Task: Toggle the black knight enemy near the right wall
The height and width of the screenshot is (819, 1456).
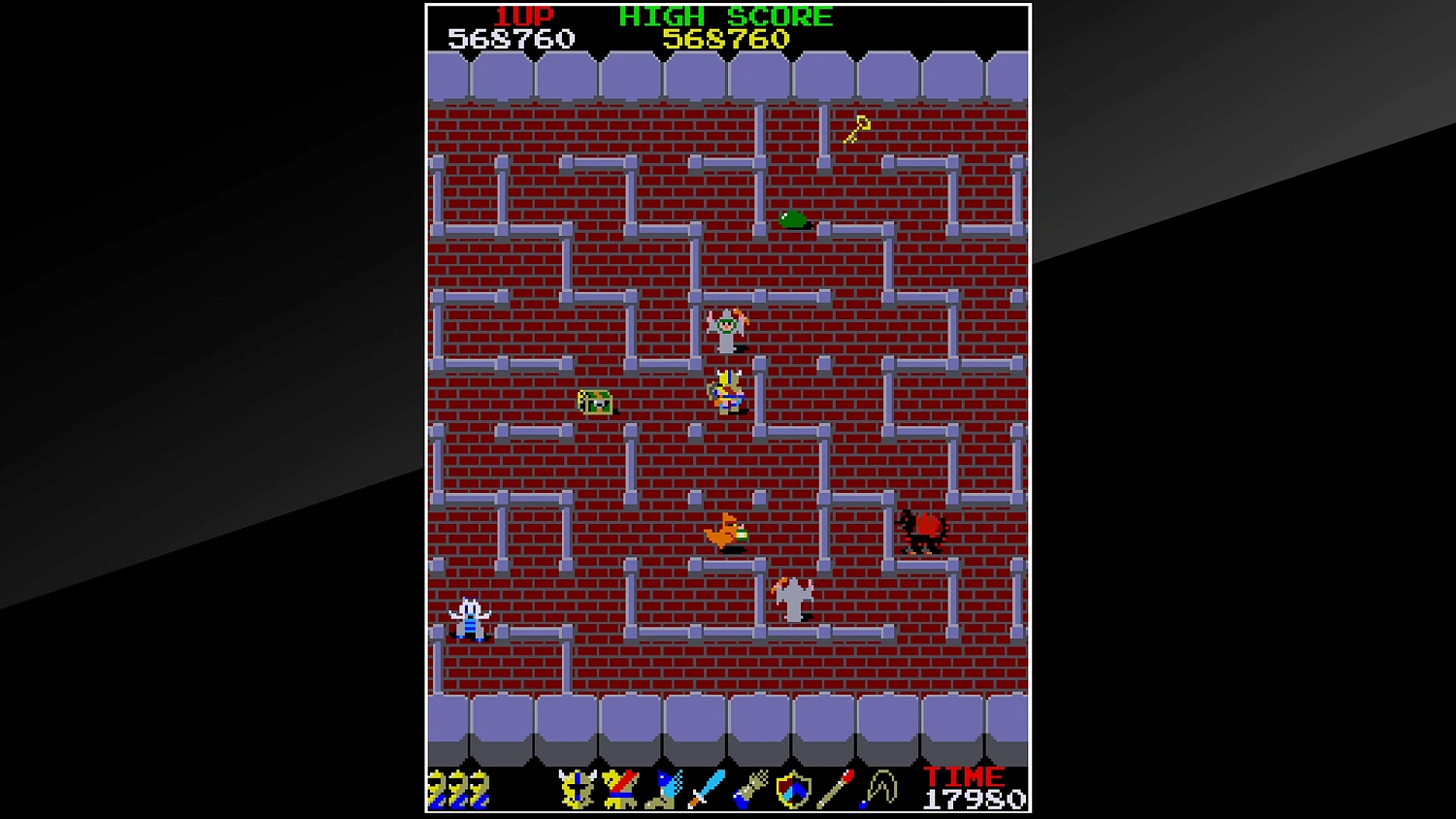Action: pos(919,532)
